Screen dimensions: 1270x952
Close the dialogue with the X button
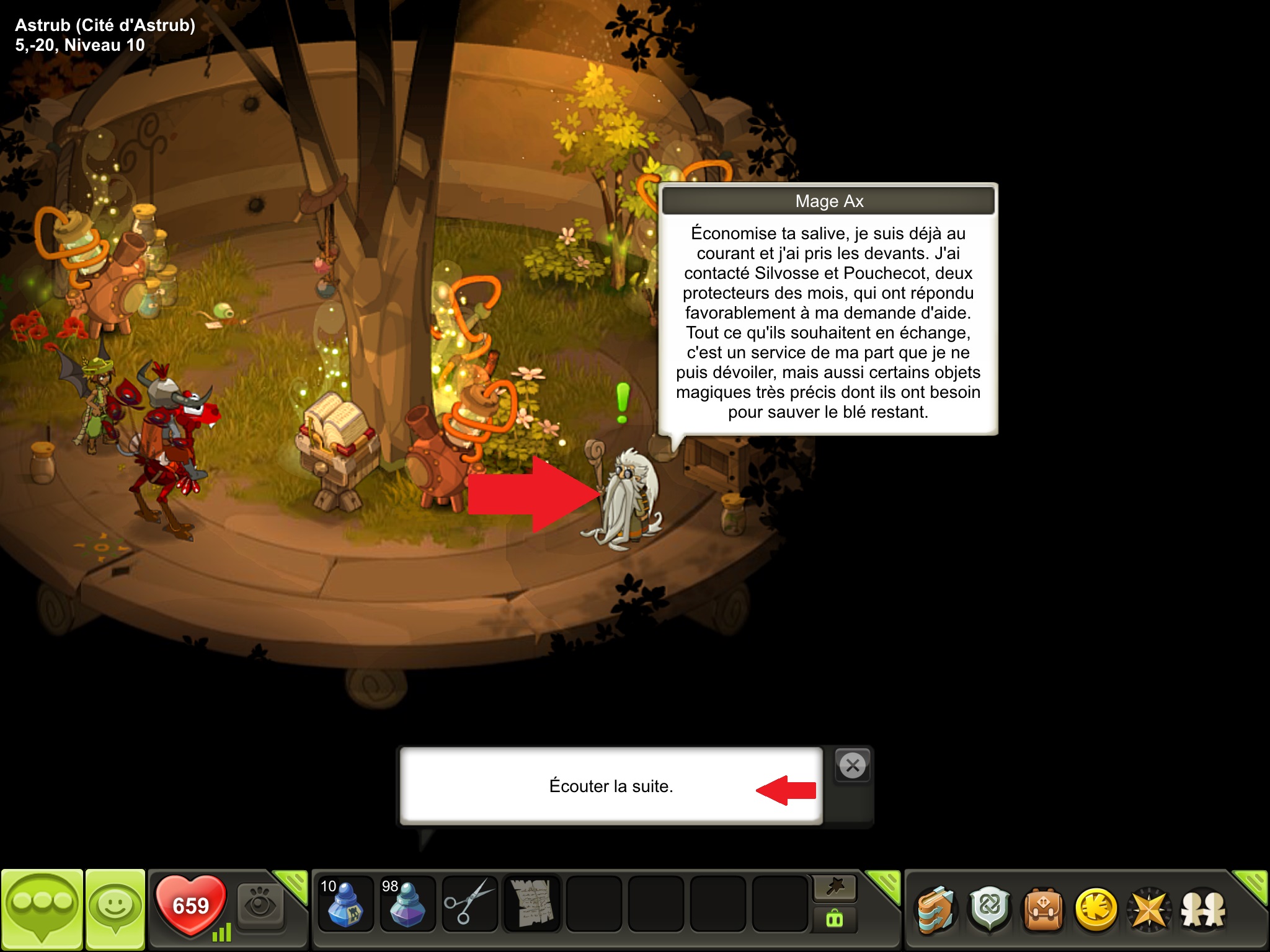pyautogui.click(x=853, y=765)
